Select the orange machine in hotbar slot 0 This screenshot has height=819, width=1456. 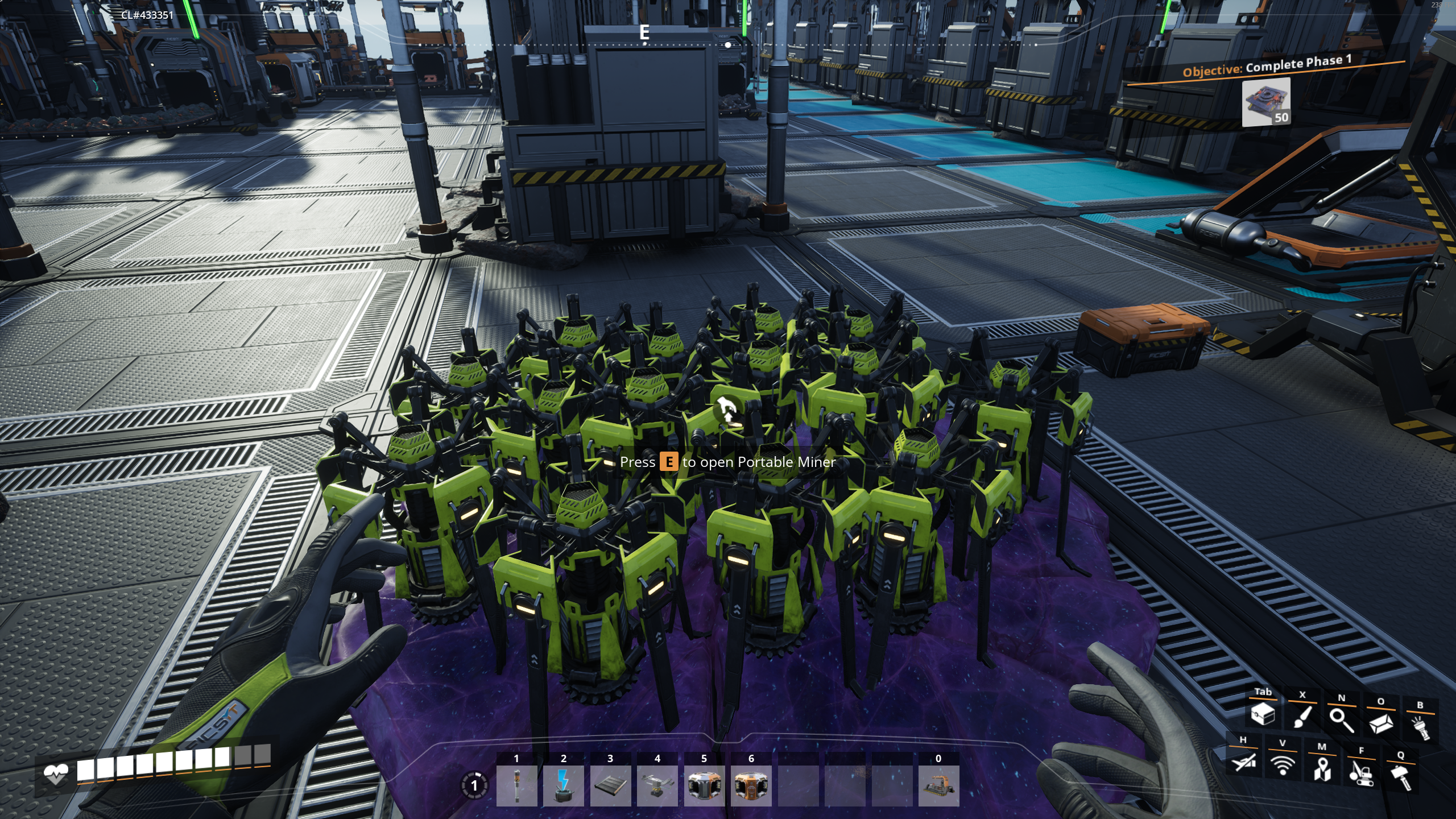click(x=938, y=785)
